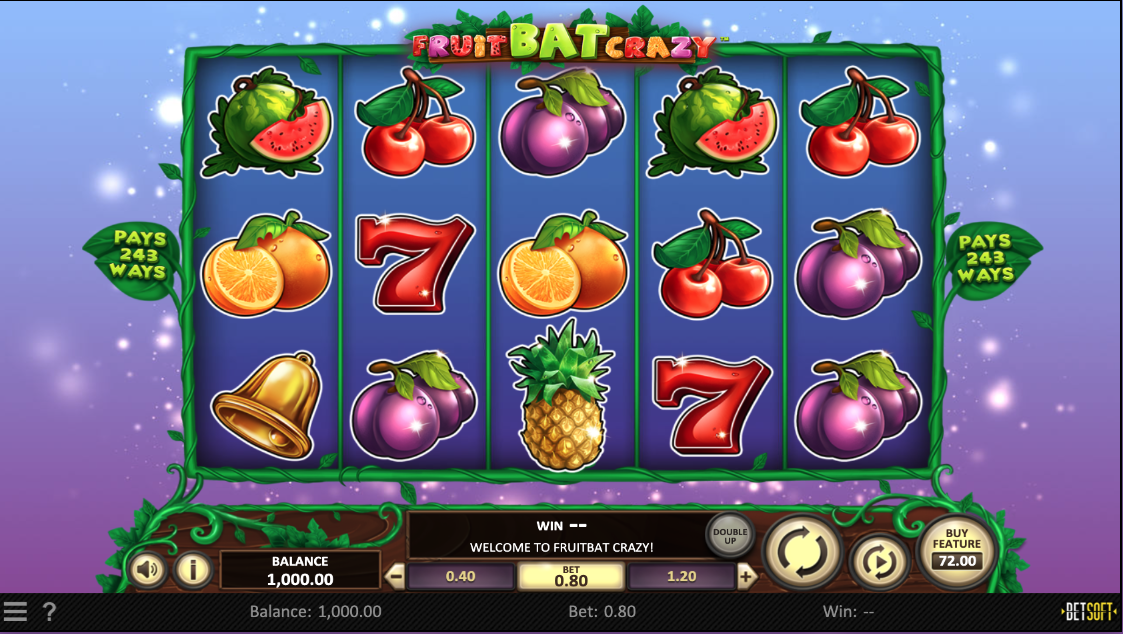Spin the reels with the large arrow button
This screenshot has height=634, width=1123.
click(x=802, y=552)
